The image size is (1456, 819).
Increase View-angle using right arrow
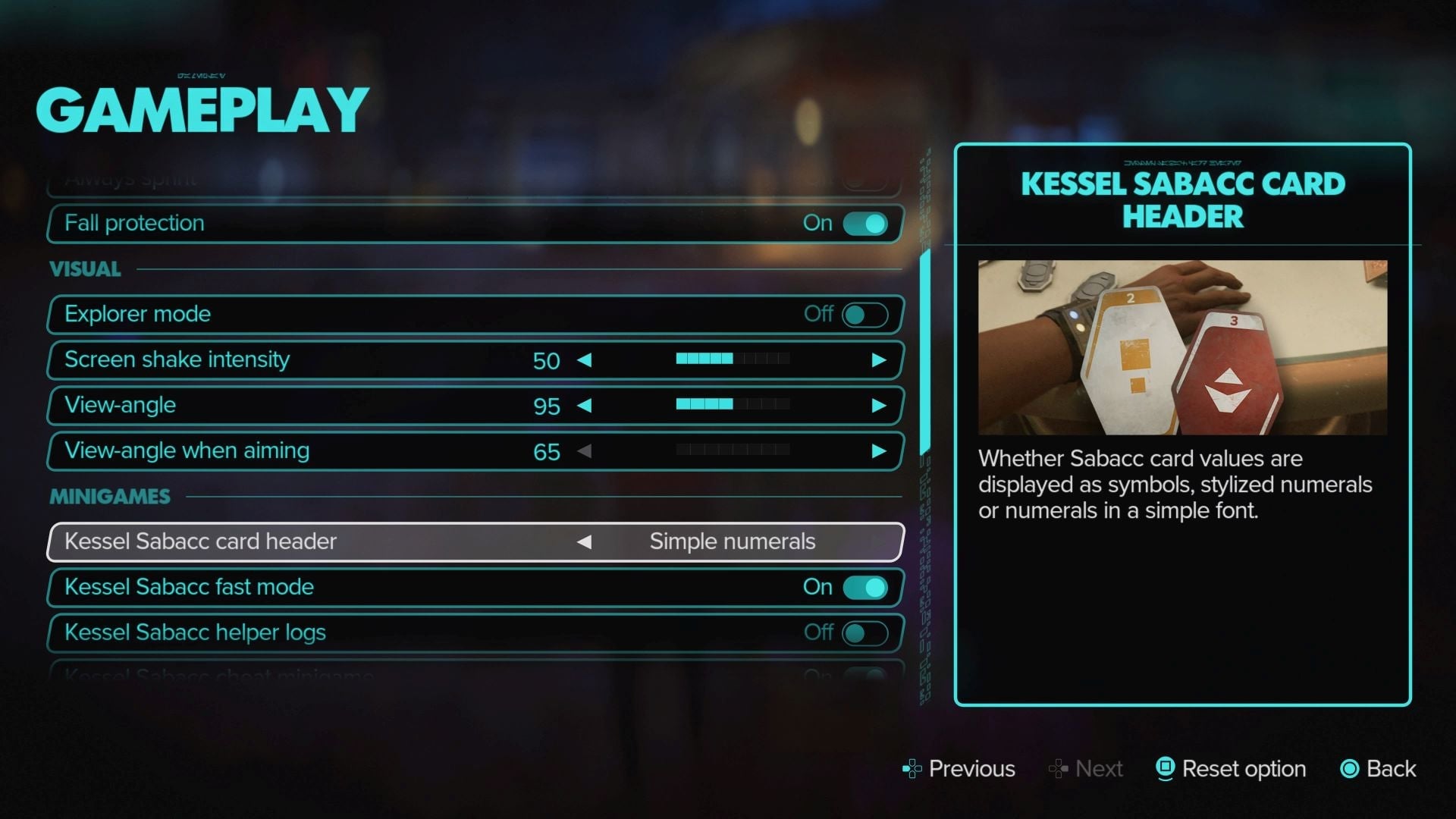(x=880, y=406)
